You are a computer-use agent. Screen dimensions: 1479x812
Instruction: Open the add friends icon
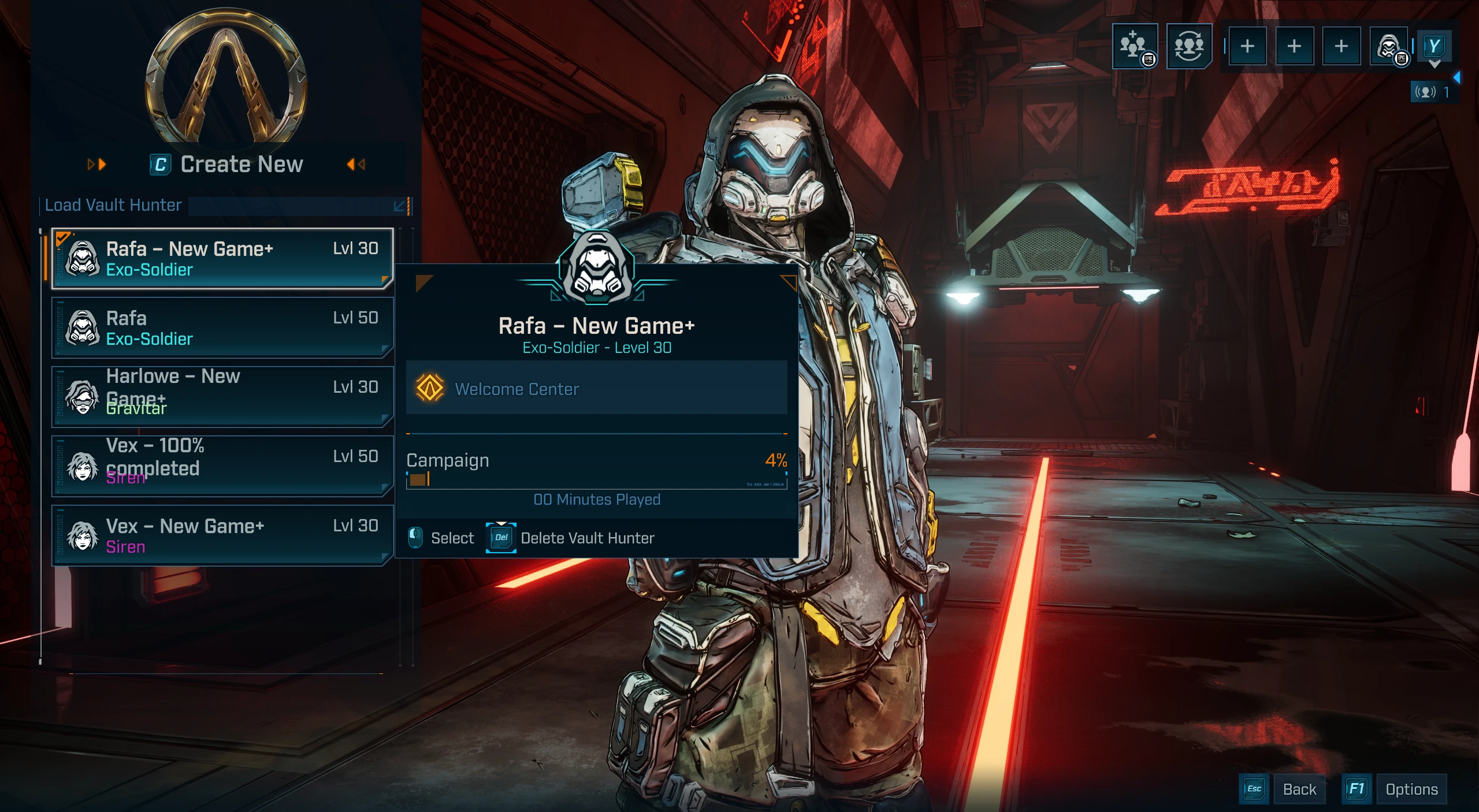[1135, 46]
